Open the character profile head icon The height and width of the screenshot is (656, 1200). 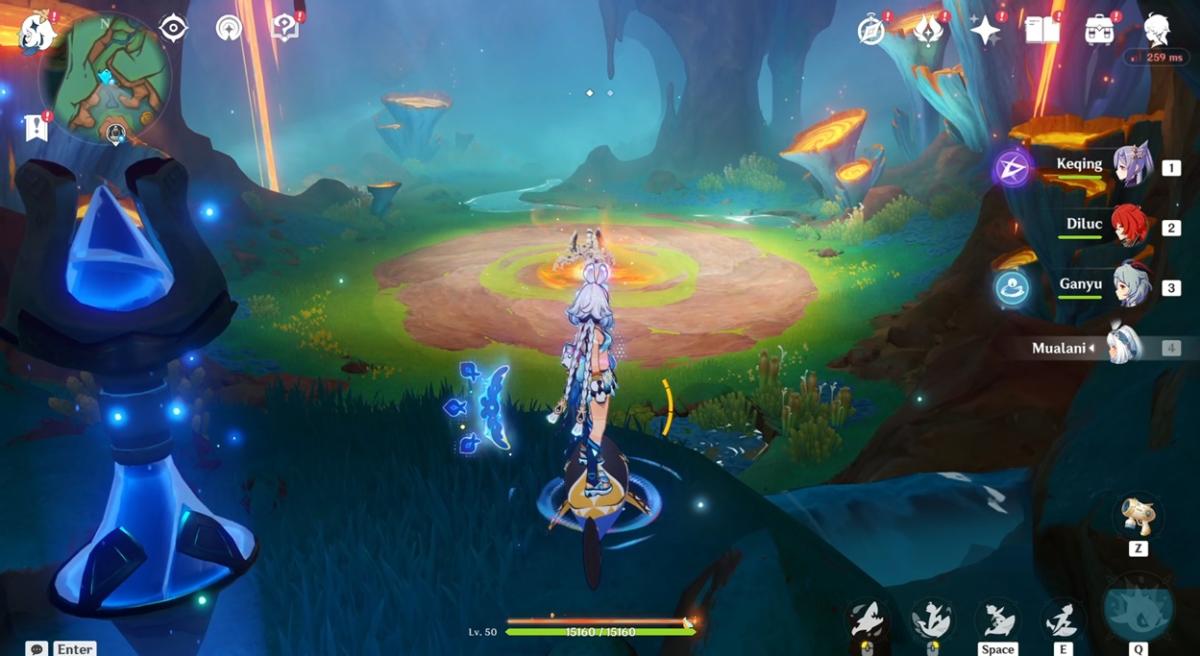point(1157,28)
